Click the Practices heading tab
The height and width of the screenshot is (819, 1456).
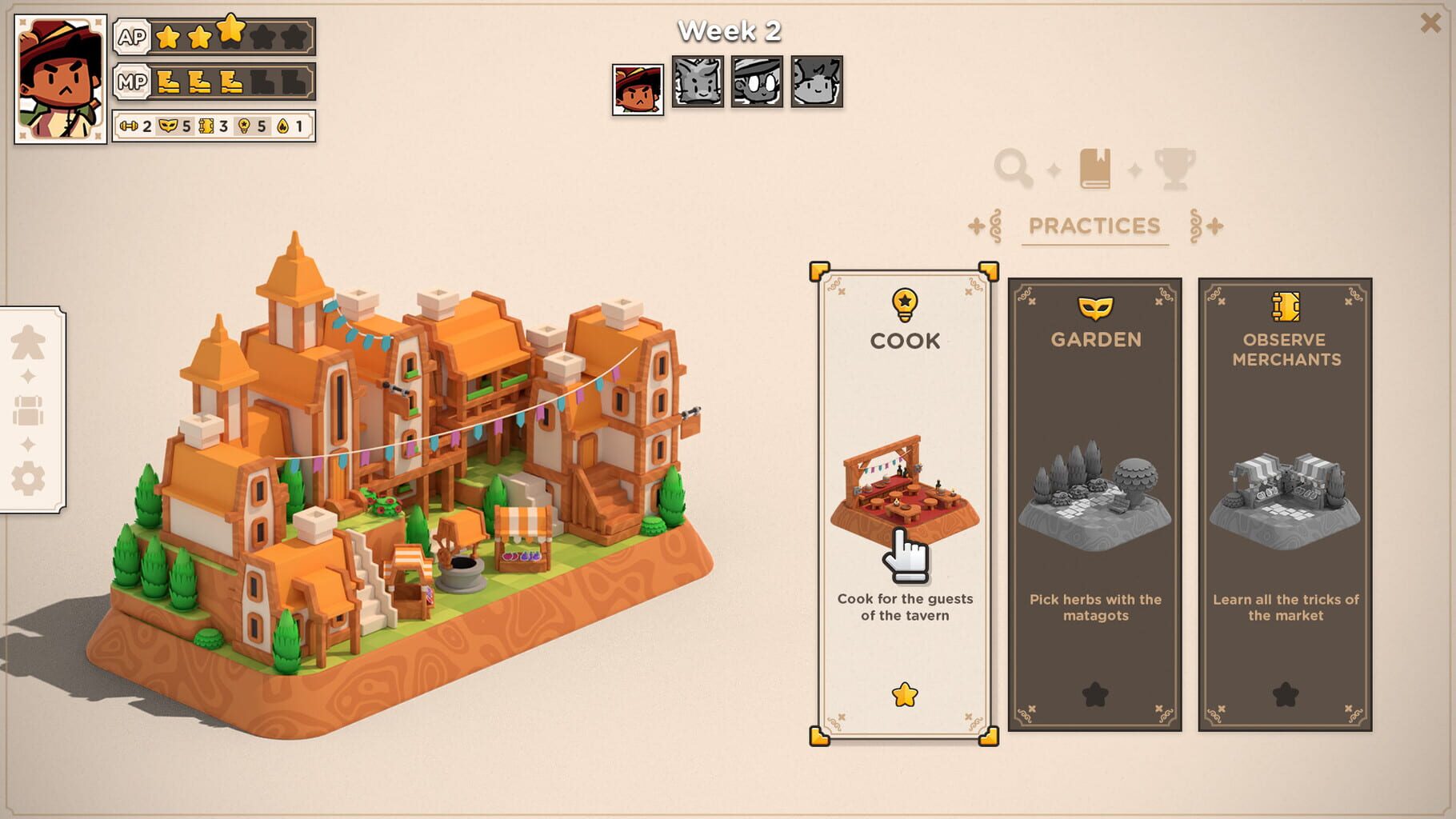click(x=1094, y=226)
